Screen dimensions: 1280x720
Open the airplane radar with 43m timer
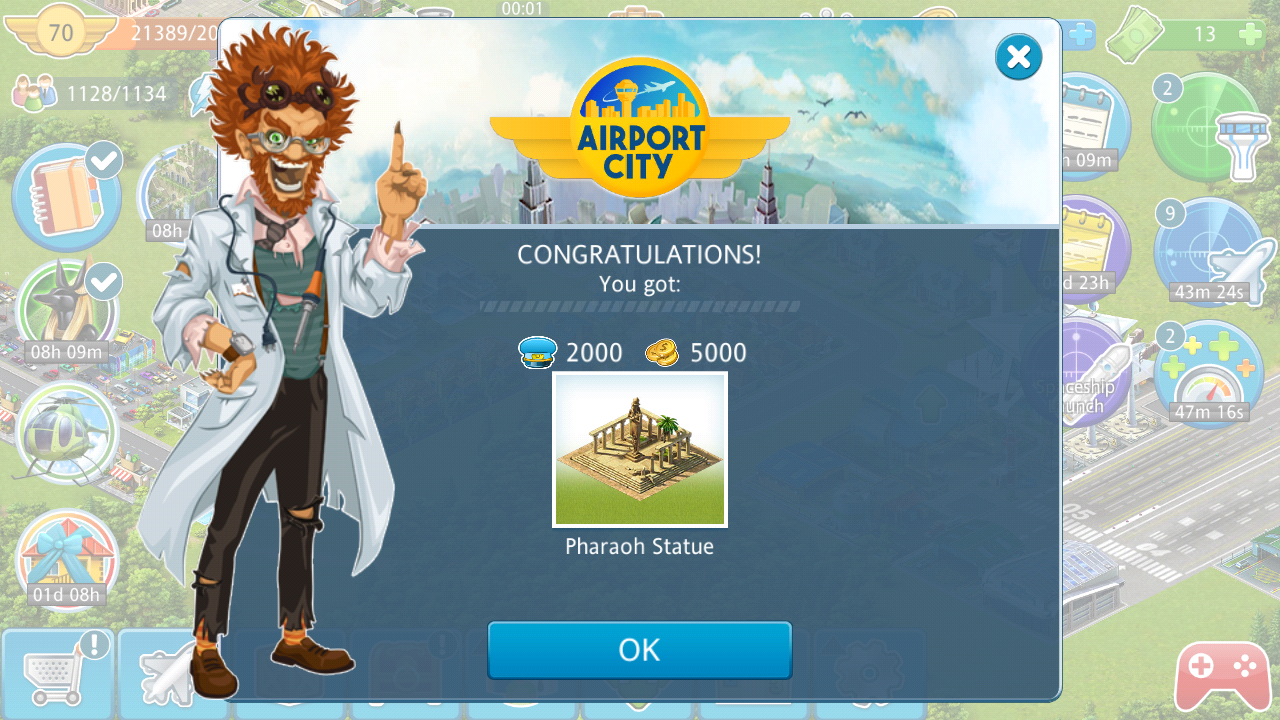coord(1208,252)
